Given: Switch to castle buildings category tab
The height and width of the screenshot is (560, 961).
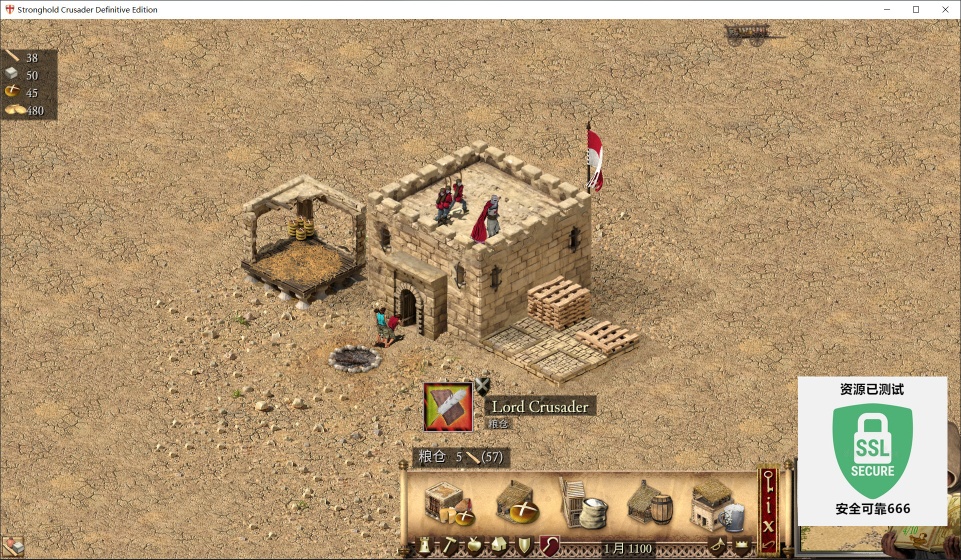Looking at the screenshot, I should pos(425,545).
